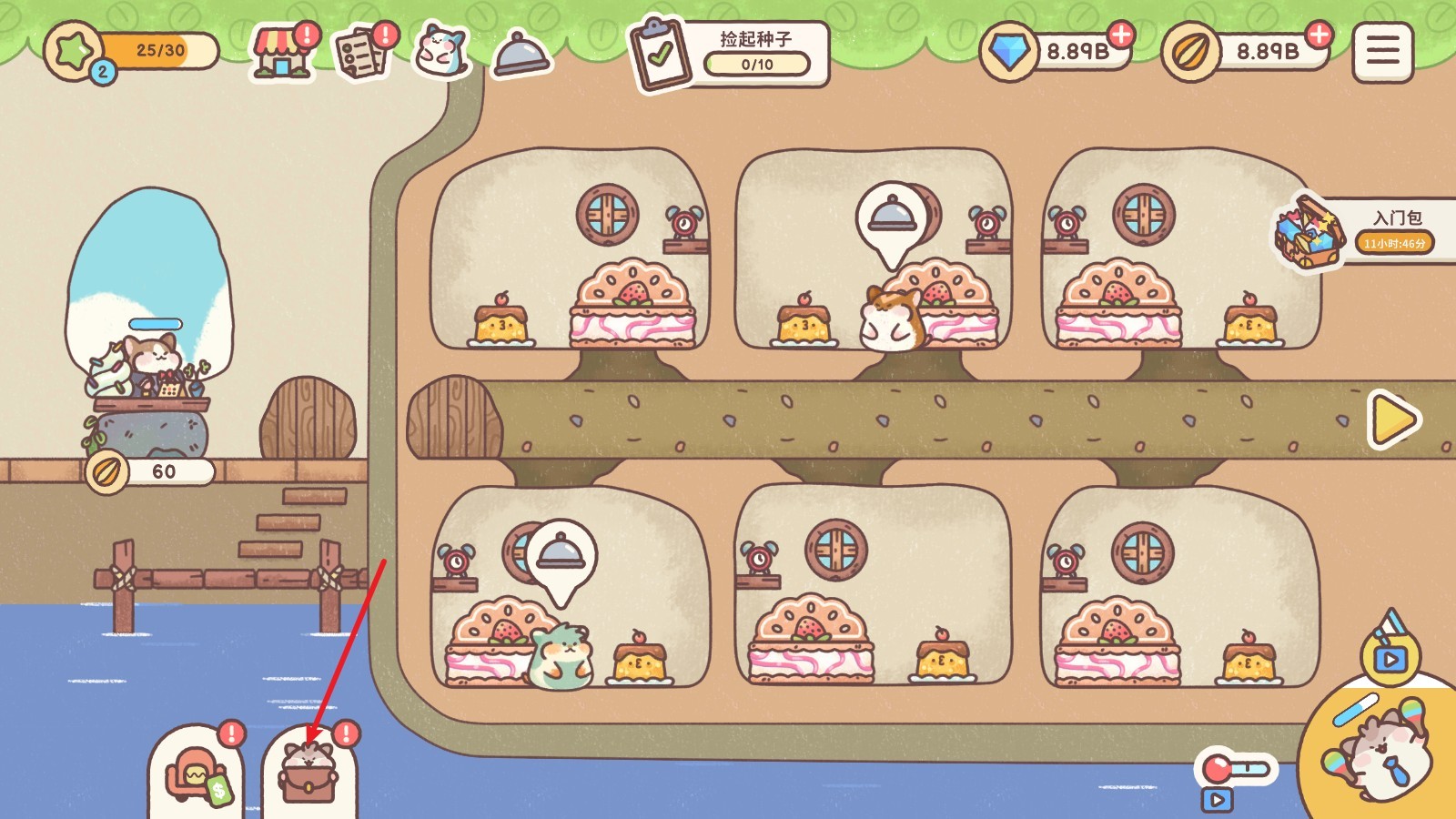This screenshot has width=1456, height=819.
Task: Open the task checklist icon
Action: (x=362, y=52)
